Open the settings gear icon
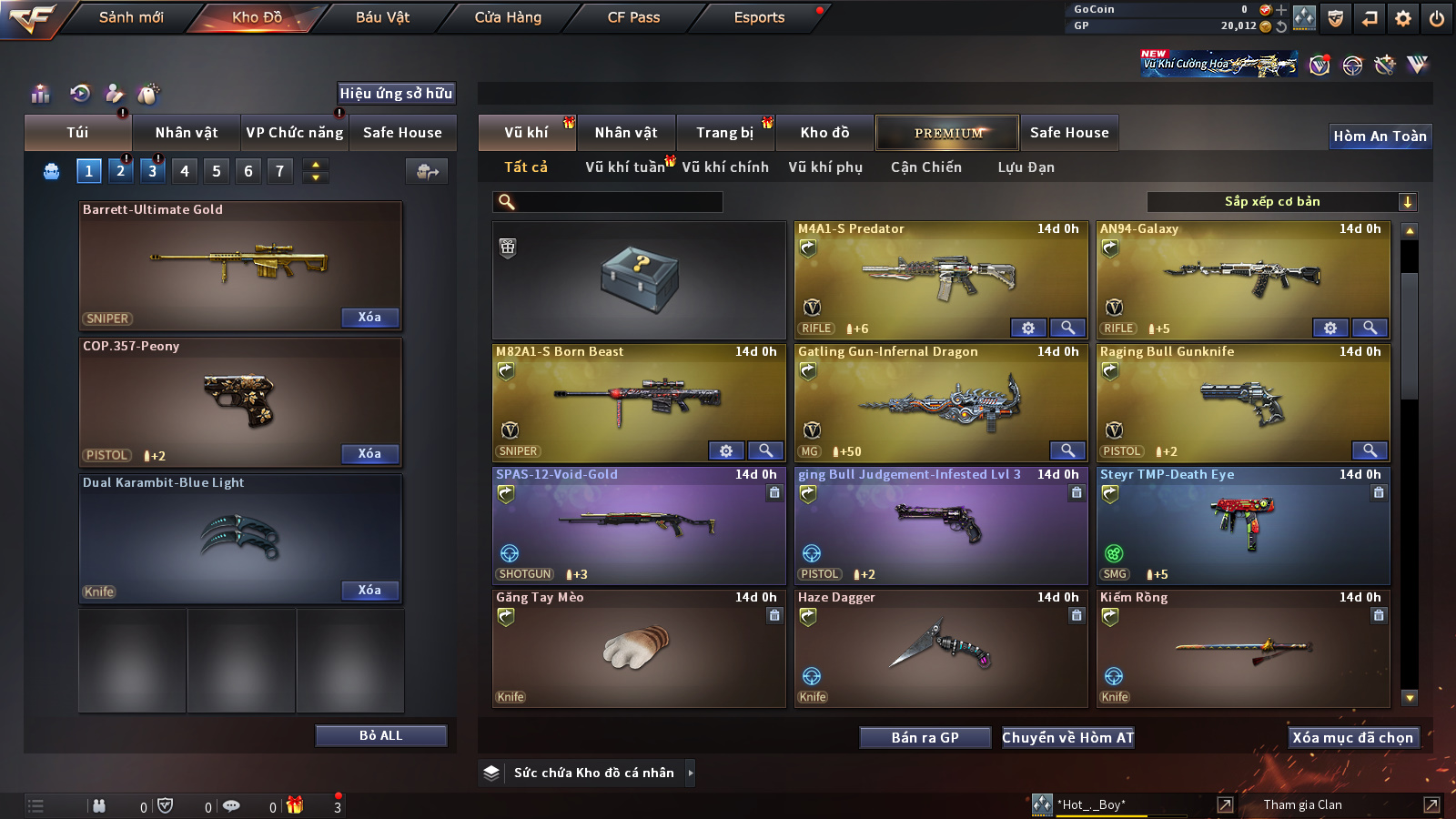1456x819 pixels. point(1403,18)
